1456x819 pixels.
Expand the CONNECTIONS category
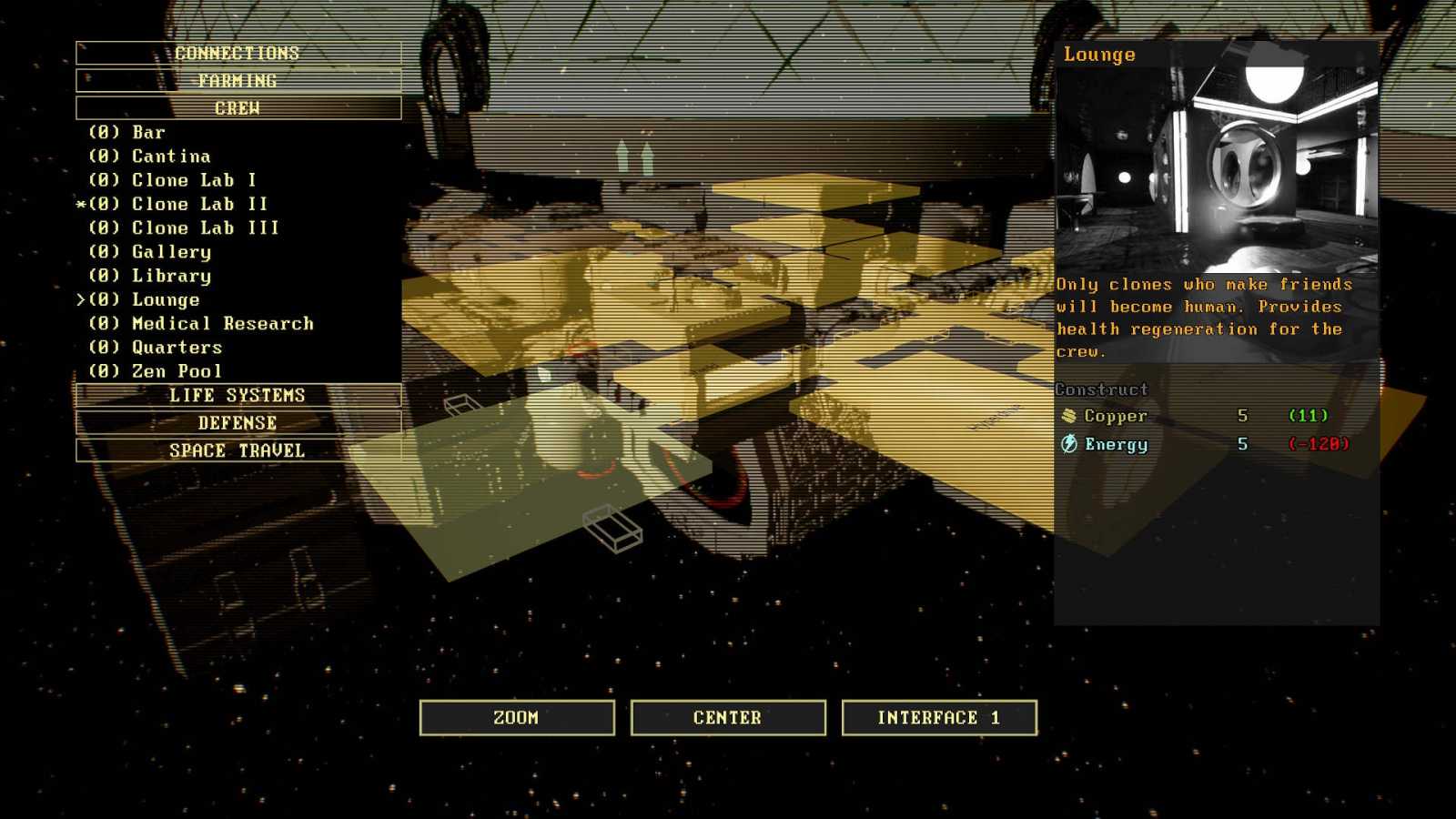(x=238, y=53)
